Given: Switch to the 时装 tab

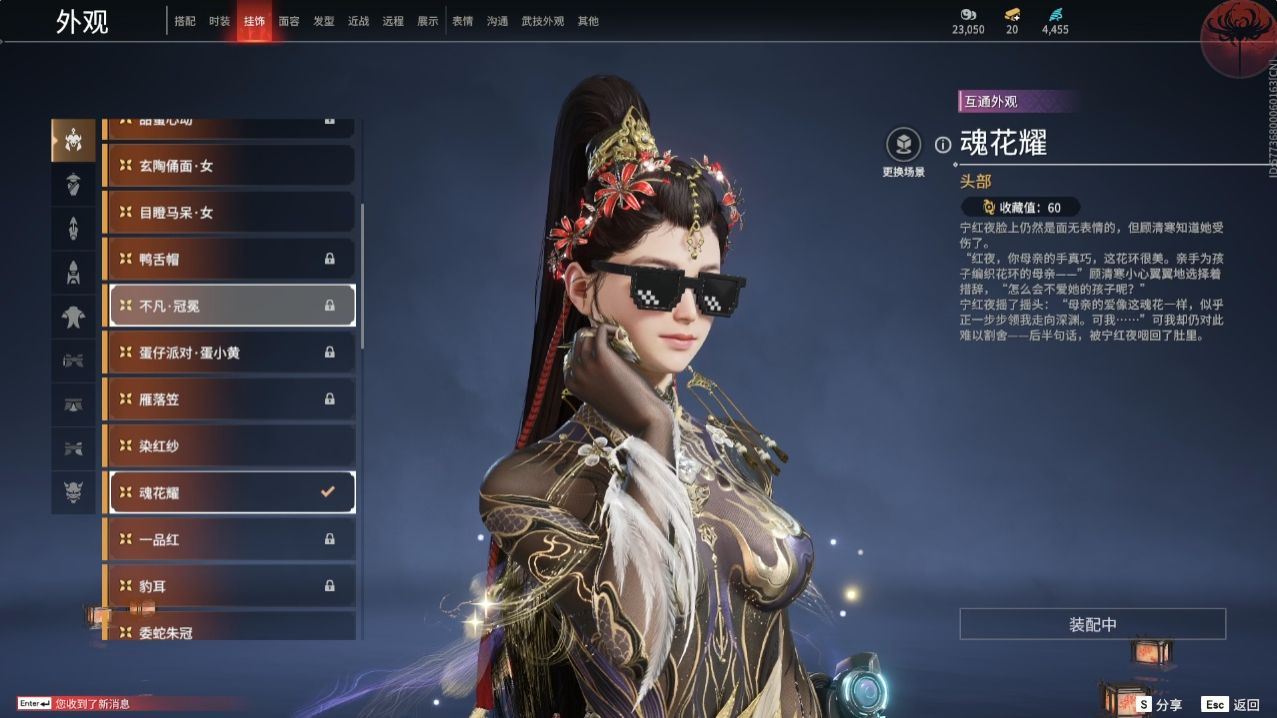Looking at the screenshot, I should click(x=219, y=21).
